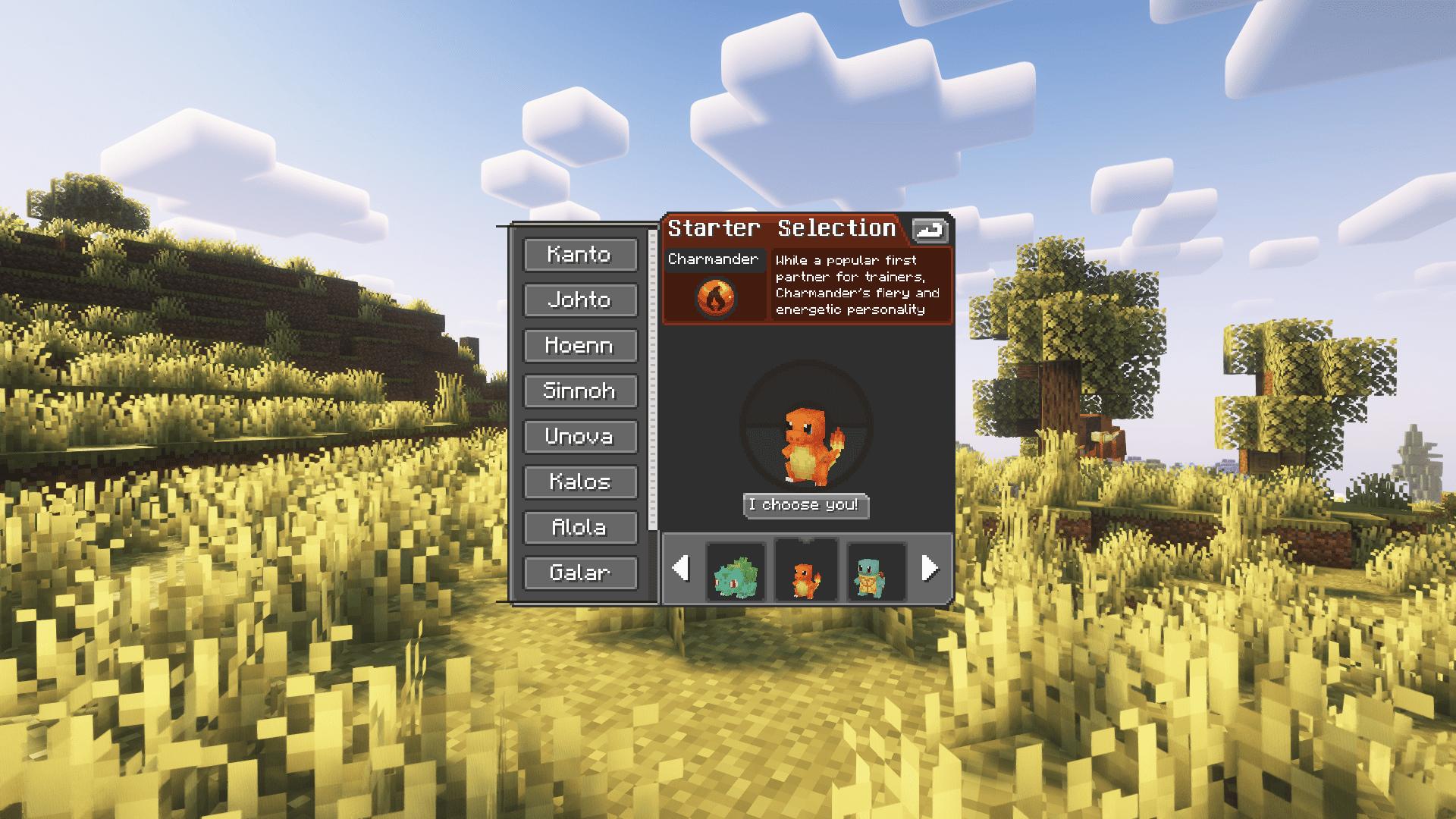Select the Bulbasaur sprite in the carousel
This screenshot has height=819, width=1456.
click(x=736, y=570)
